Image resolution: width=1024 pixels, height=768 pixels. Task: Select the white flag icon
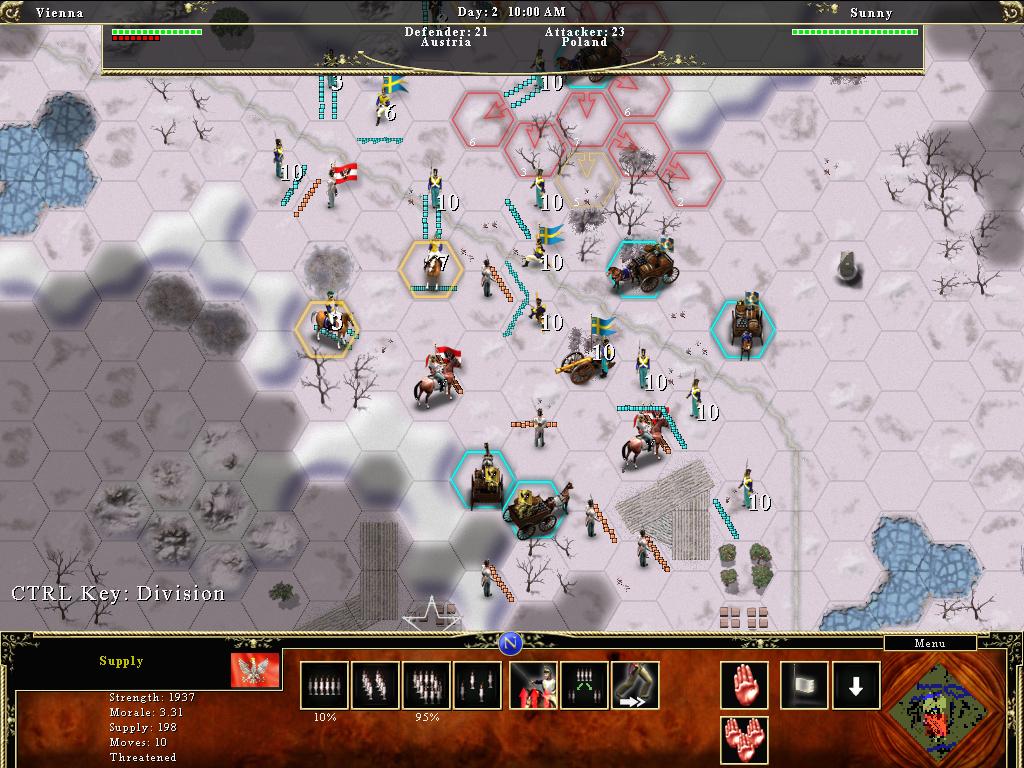point(805,685)
